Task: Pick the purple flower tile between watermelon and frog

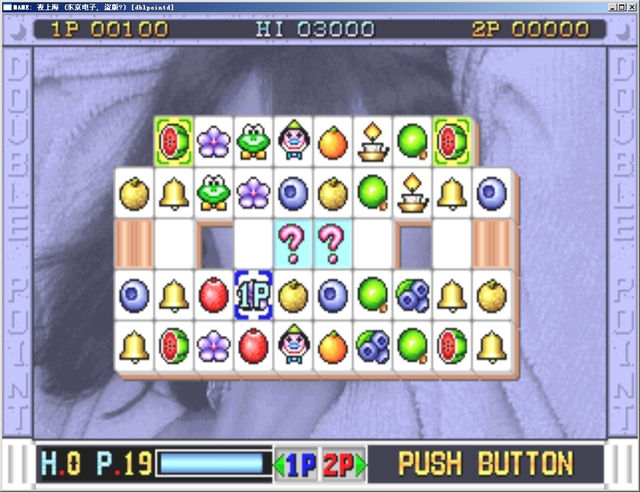Action: click(213, 142)
